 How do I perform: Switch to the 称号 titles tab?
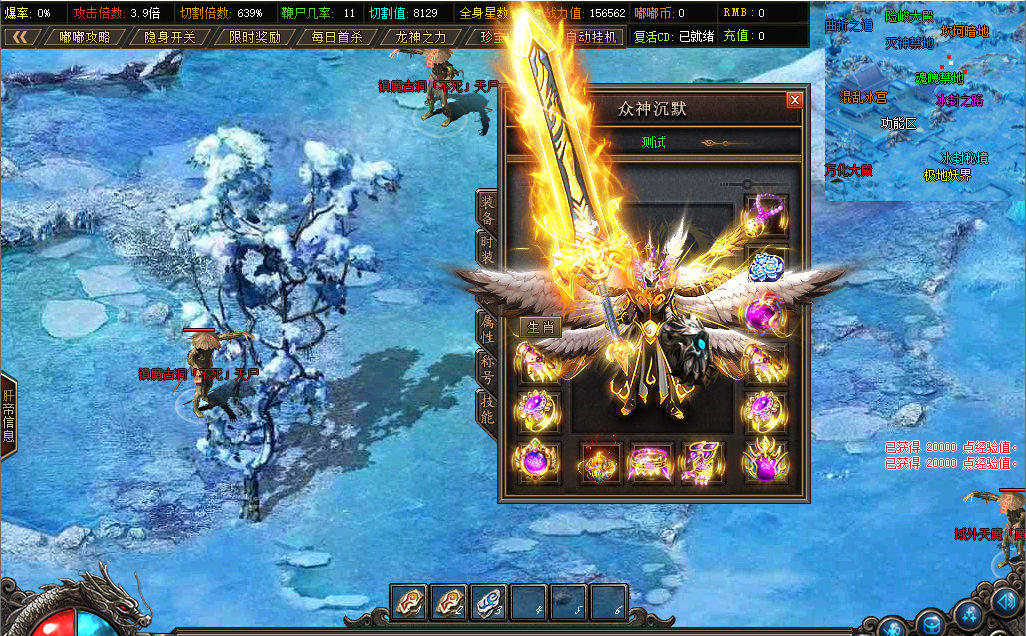pos(487,367)
